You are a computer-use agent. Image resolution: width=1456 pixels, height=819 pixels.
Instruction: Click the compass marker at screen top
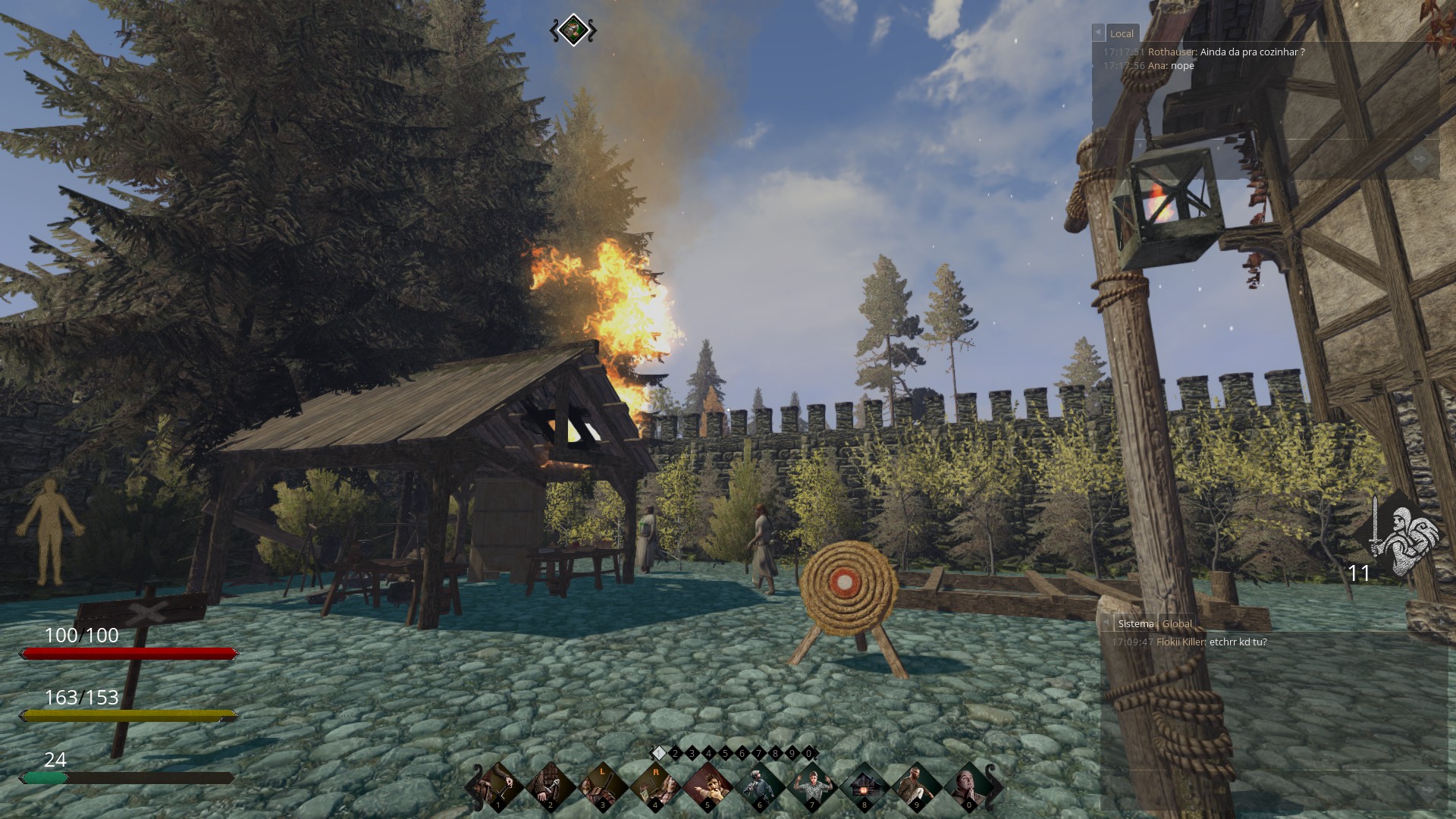pyautogui.click(x=573, y=29)
